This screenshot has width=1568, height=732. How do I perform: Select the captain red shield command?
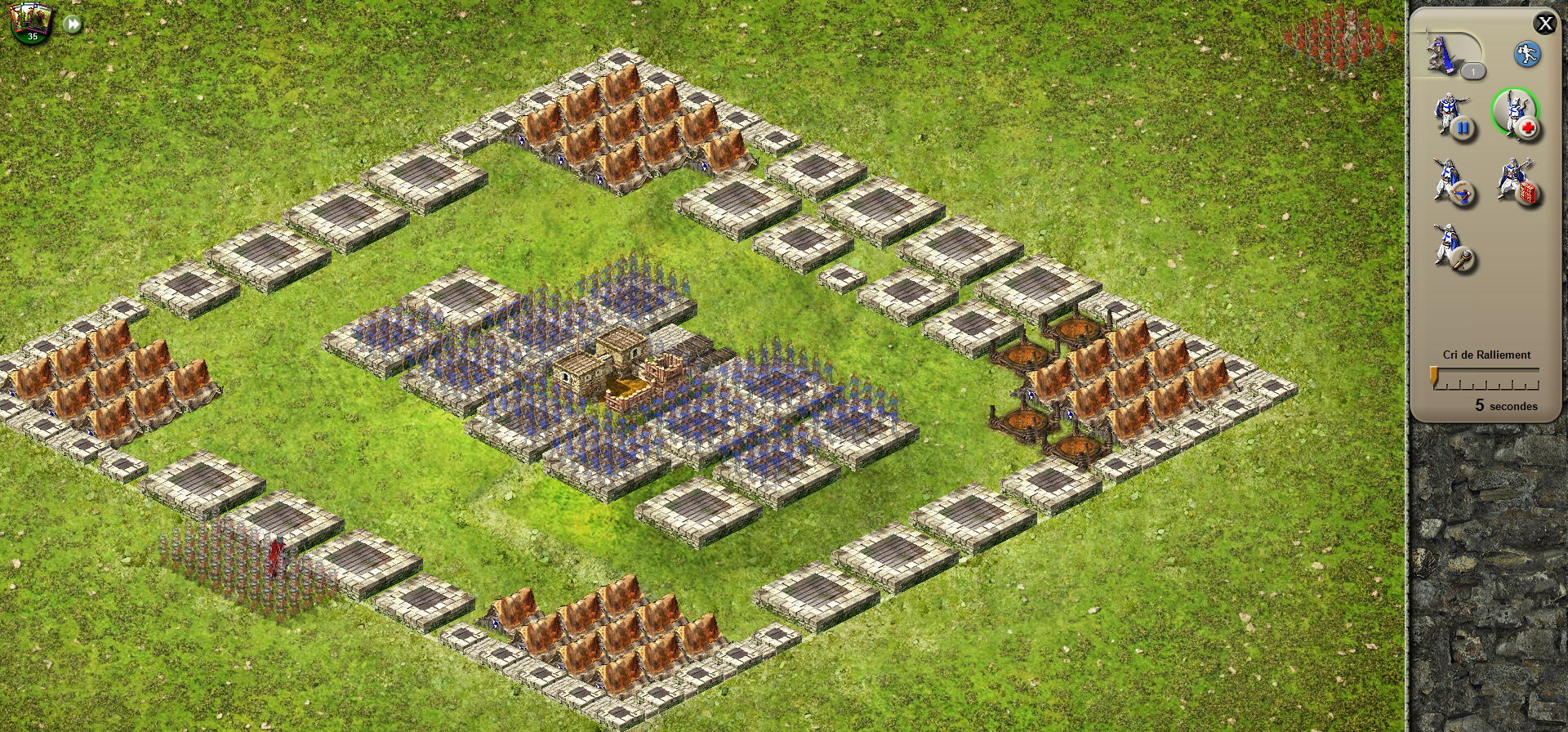[x=1517, y=183]
